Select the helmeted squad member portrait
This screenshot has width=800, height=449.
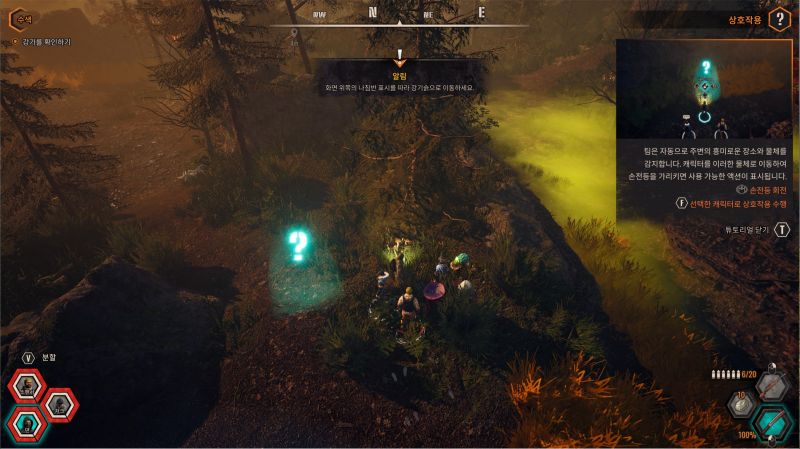[x=60, y=405]
